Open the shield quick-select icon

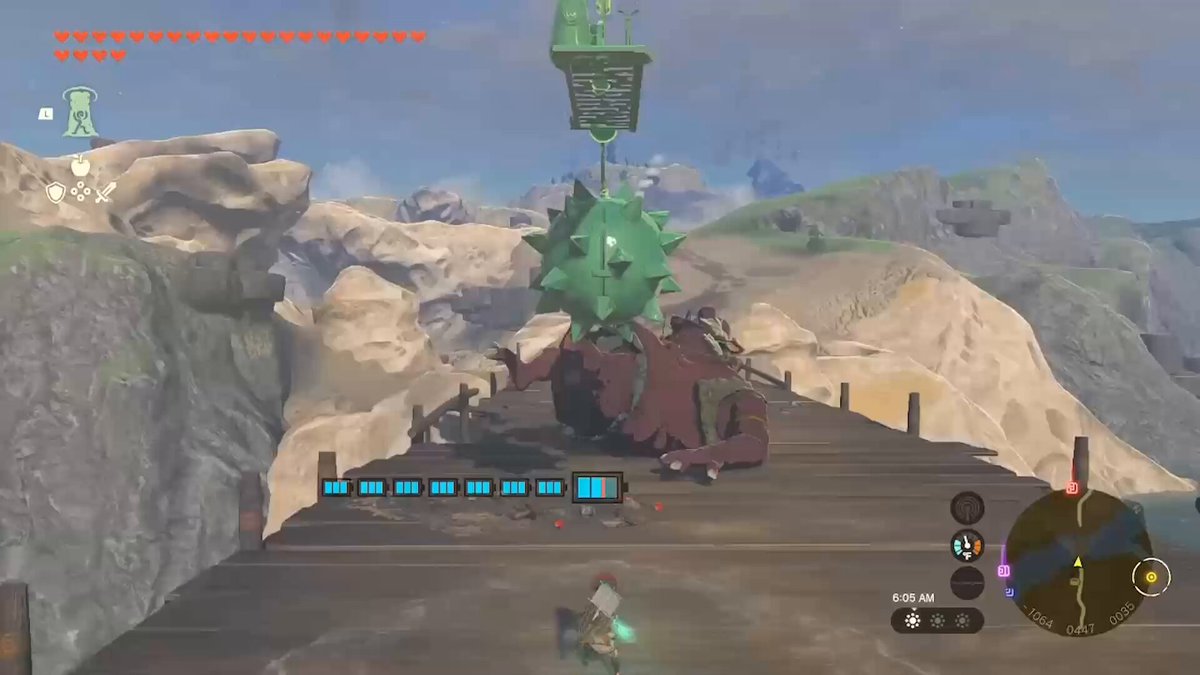click(56, 192)
